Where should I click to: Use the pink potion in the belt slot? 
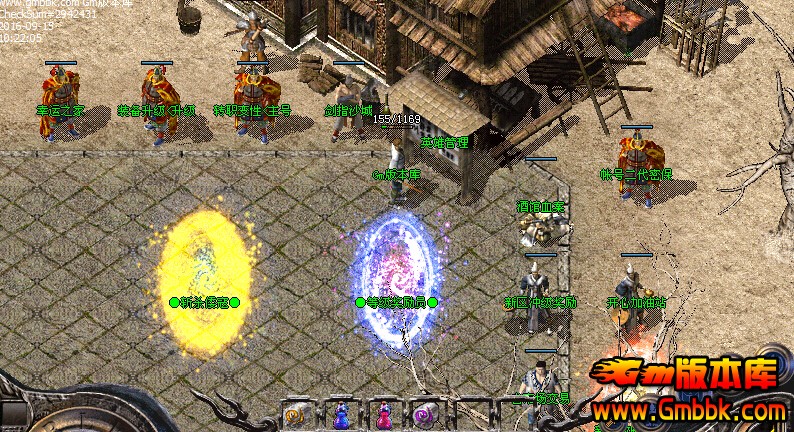pos(384,414)
